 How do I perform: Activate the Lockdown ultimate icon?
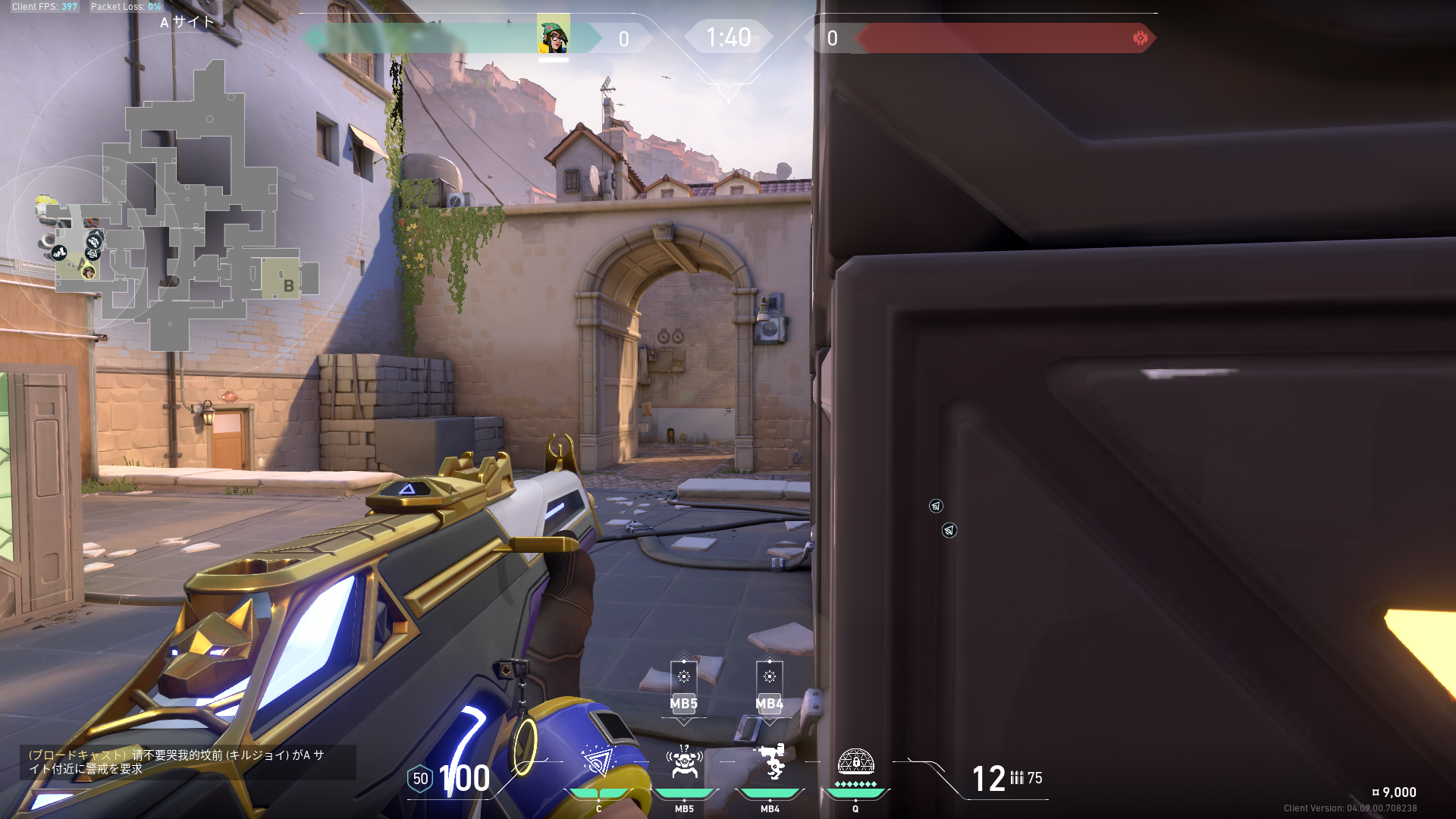855,762
